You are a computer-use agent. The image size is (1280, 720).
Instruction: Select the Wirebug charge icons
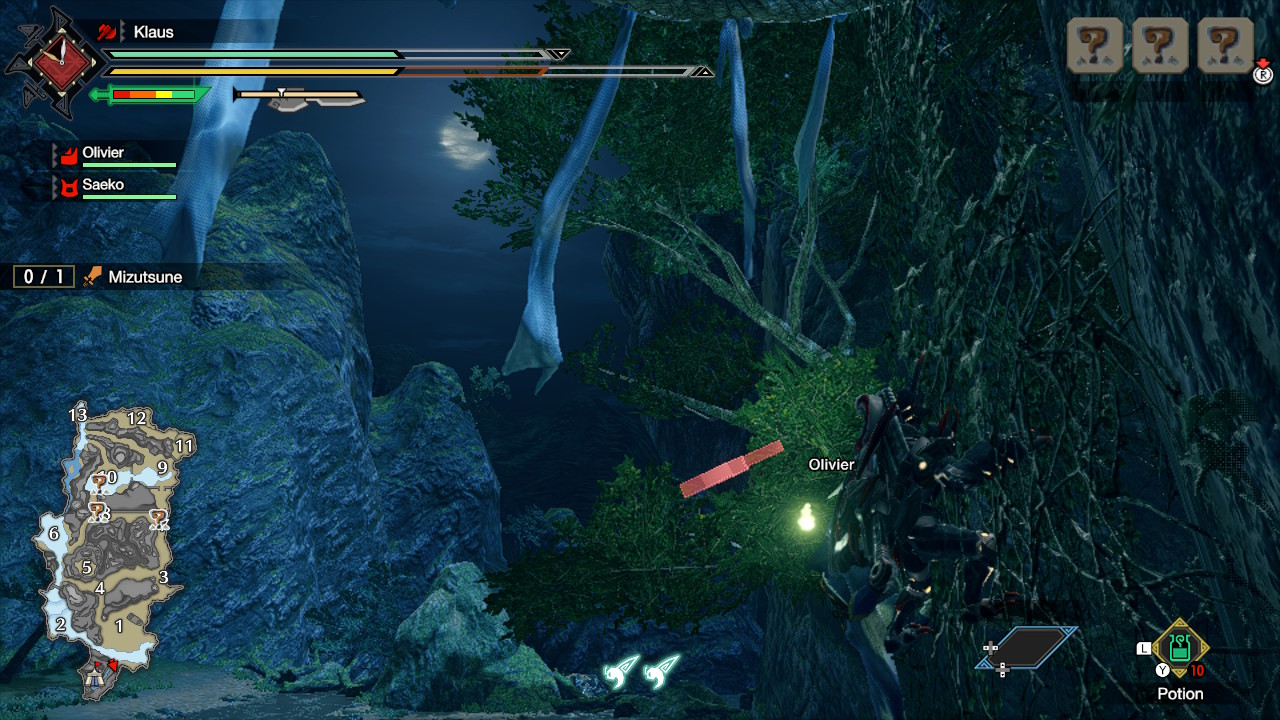pyautogui.click(x=640, y=671)
